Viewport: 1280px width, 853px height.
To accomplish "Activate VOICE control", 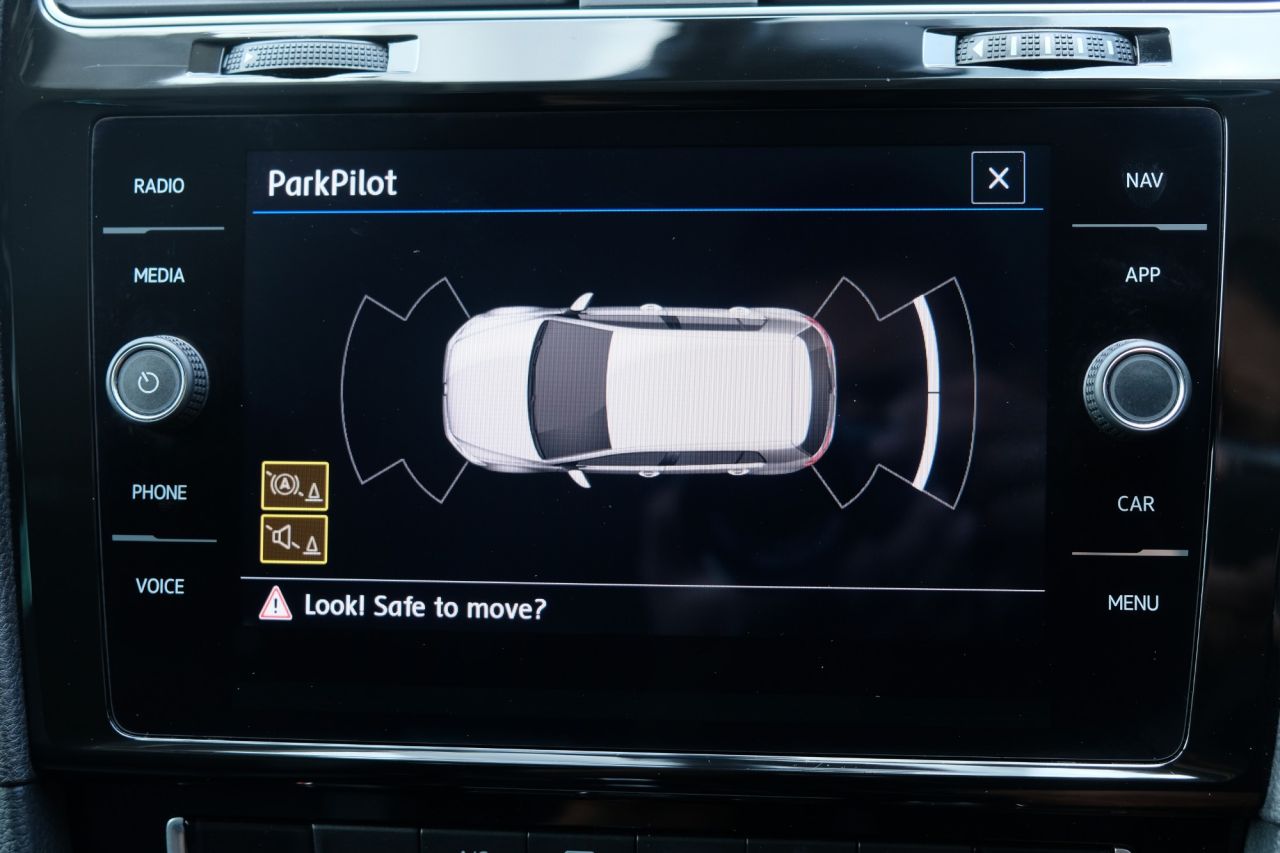I will click(160, 586).
